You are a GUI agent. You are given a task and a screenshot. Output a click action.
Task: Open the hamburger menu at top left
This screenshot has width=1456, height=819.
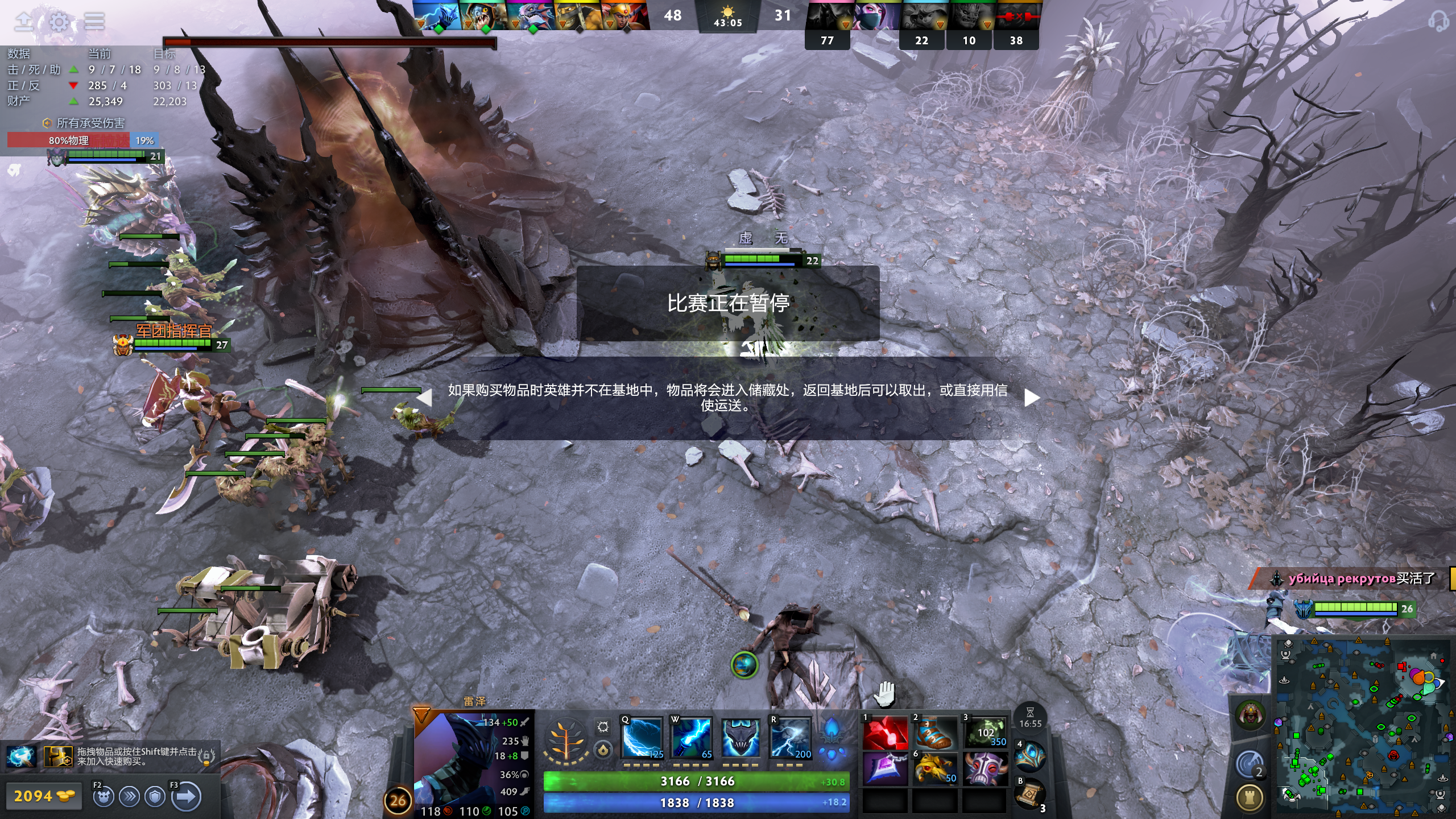(x=94, y=22)
